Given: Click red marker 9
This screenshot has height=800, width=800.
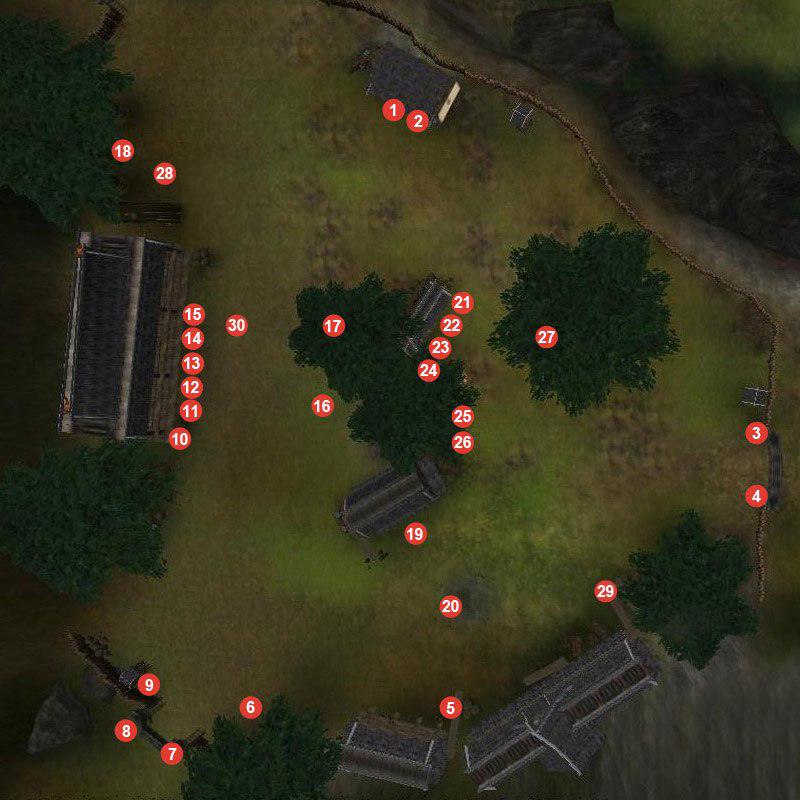Looking at the screenshot, I should click(149, 685).
